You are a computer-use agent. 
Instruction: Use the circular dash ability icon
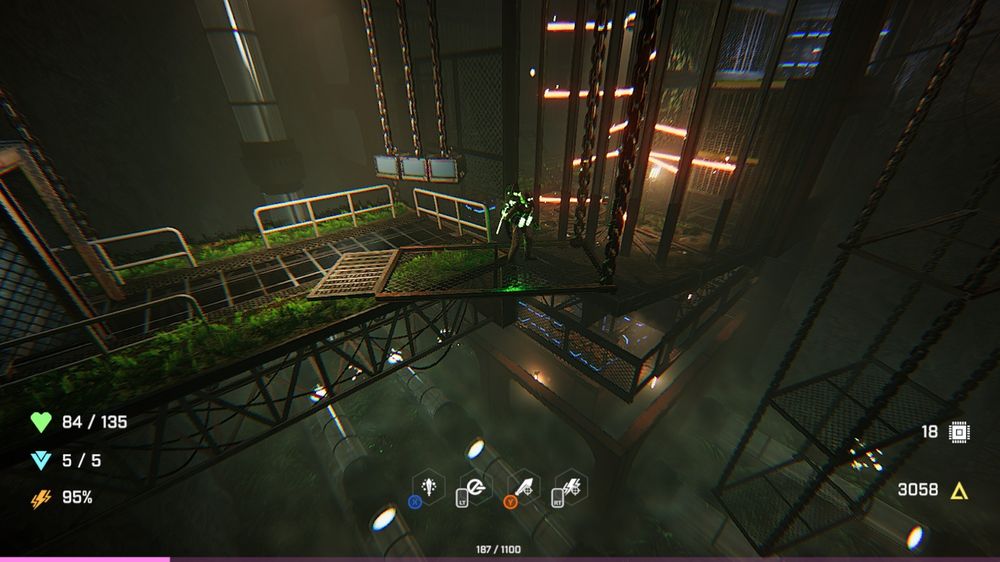(x=476, y=487)
